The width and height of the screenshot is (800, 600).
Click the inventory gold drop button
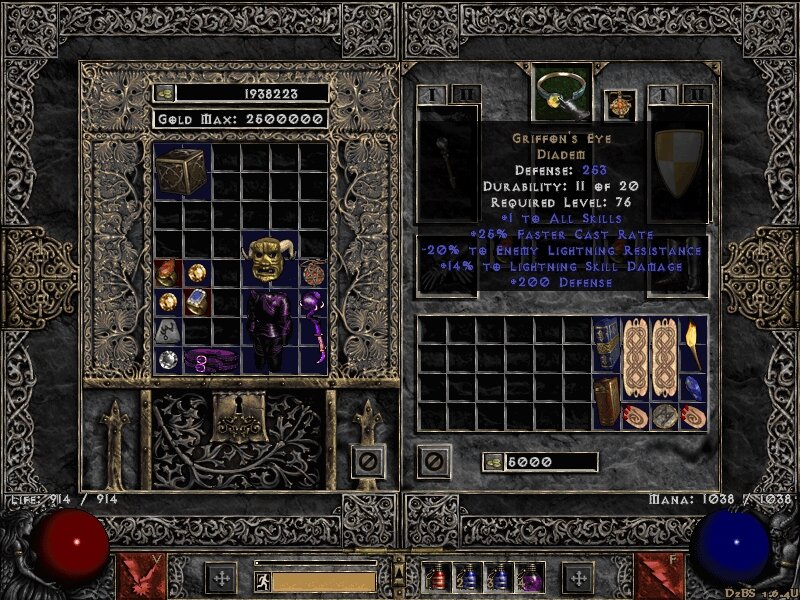click(494, 462)
